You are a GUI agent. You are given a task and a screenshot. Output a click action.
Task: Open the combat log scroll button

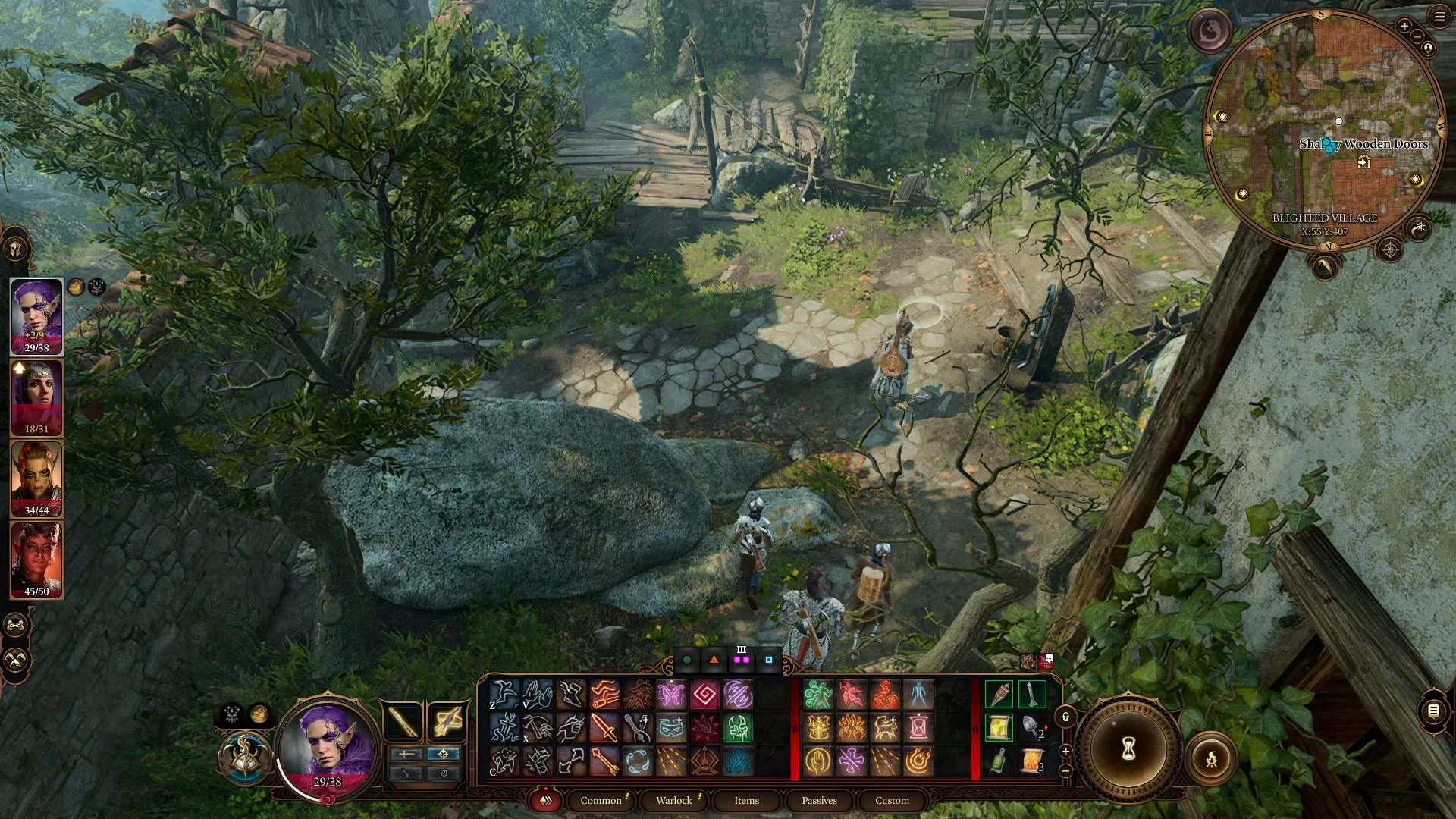pos(1433,711)
